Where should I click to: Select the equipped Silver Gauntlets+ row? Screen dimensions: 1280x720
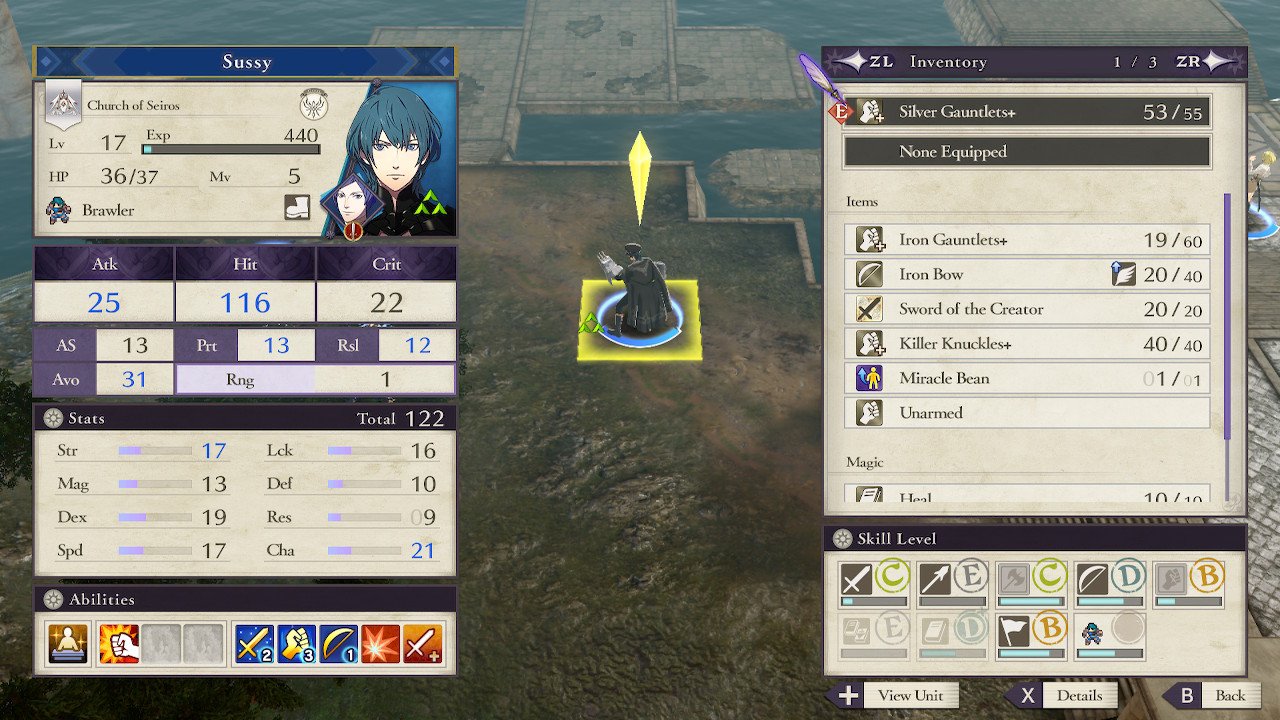coord(1027,112)
